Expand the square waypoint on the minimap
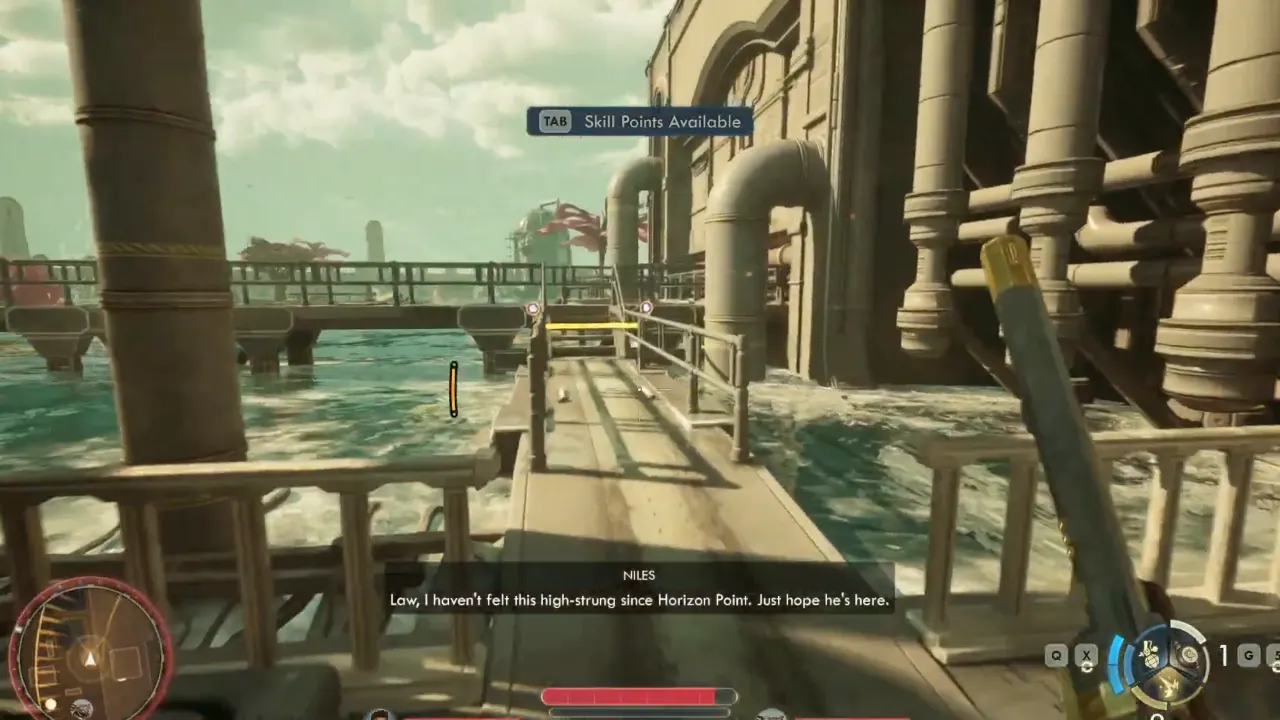 [126, 664]
